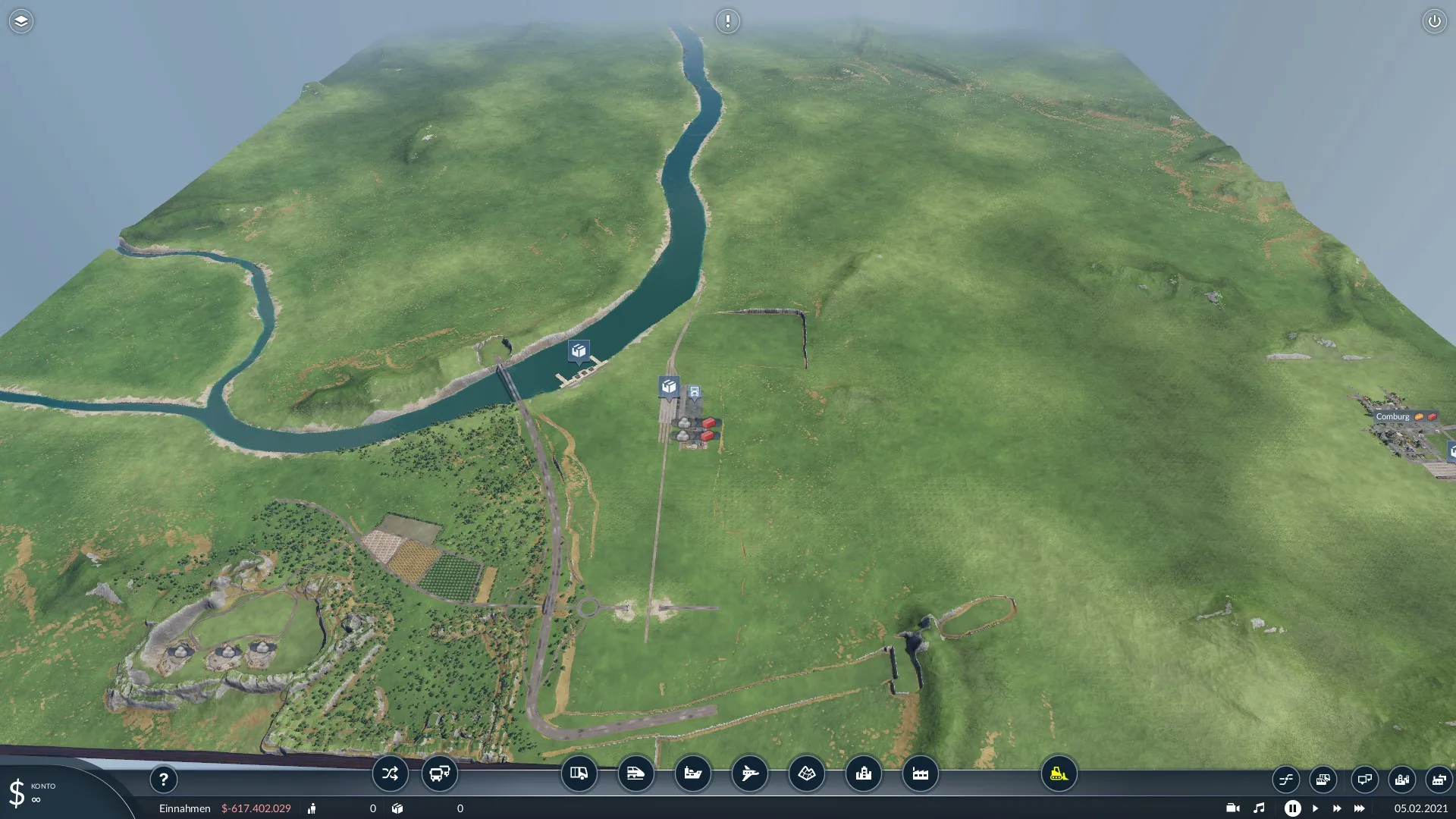
Task: Open the road construction menu
Action: click(x=579, y=773)
